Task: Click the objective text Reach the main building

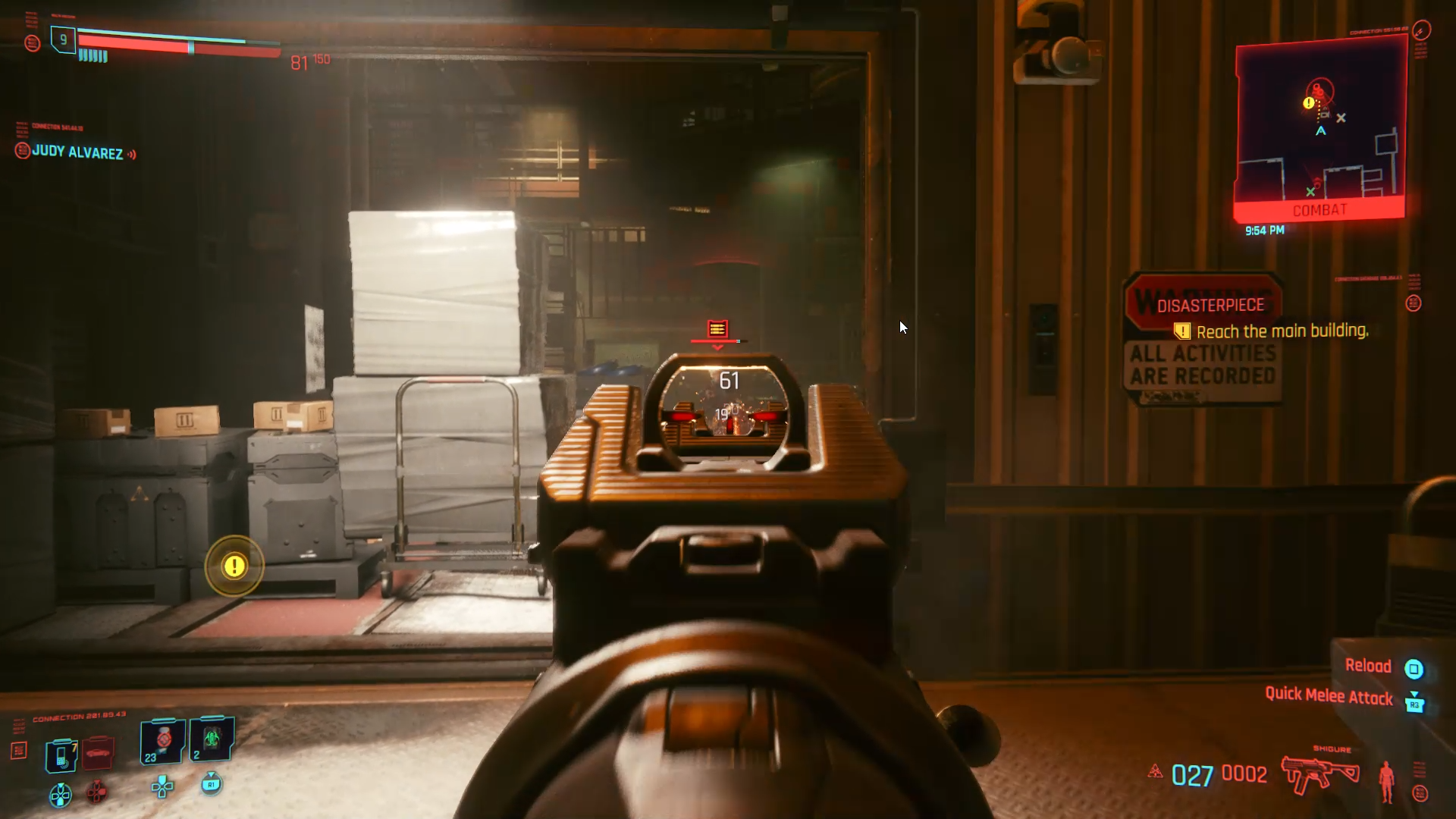Action: click(1282, 331)
